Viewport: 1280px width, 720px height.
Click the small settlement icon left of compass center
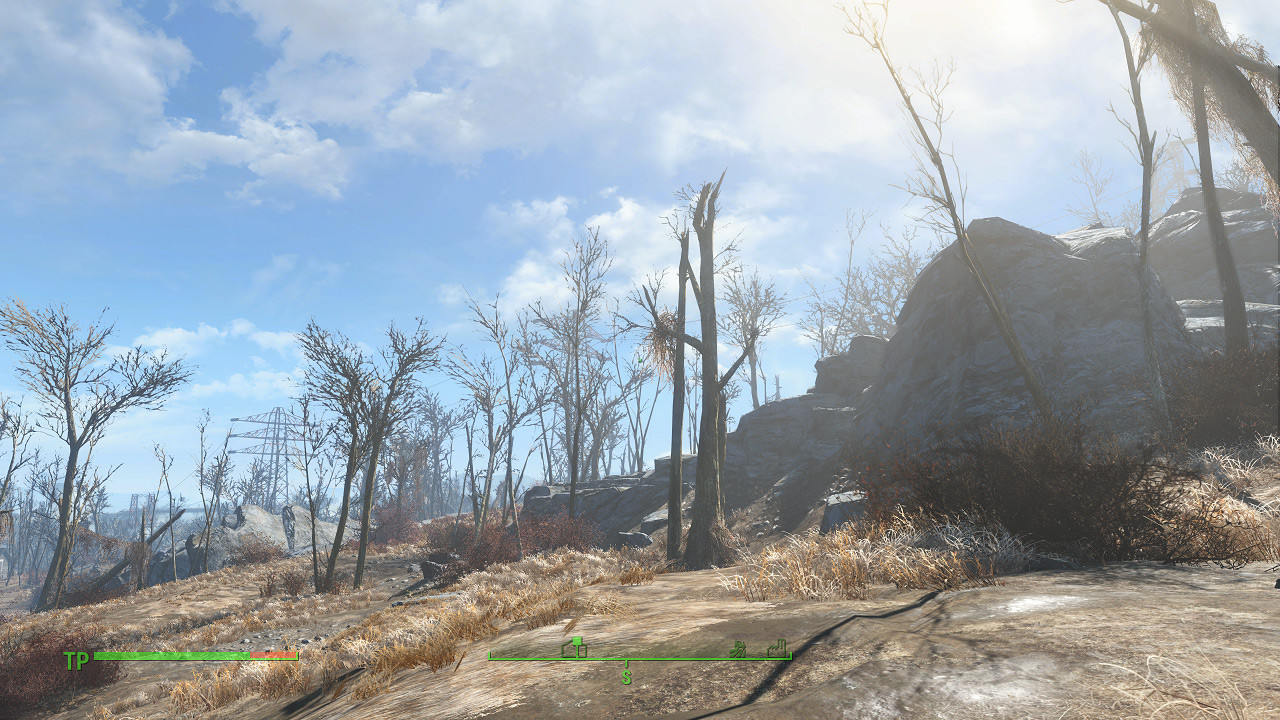pyautogui.click(x=574, y=647)
